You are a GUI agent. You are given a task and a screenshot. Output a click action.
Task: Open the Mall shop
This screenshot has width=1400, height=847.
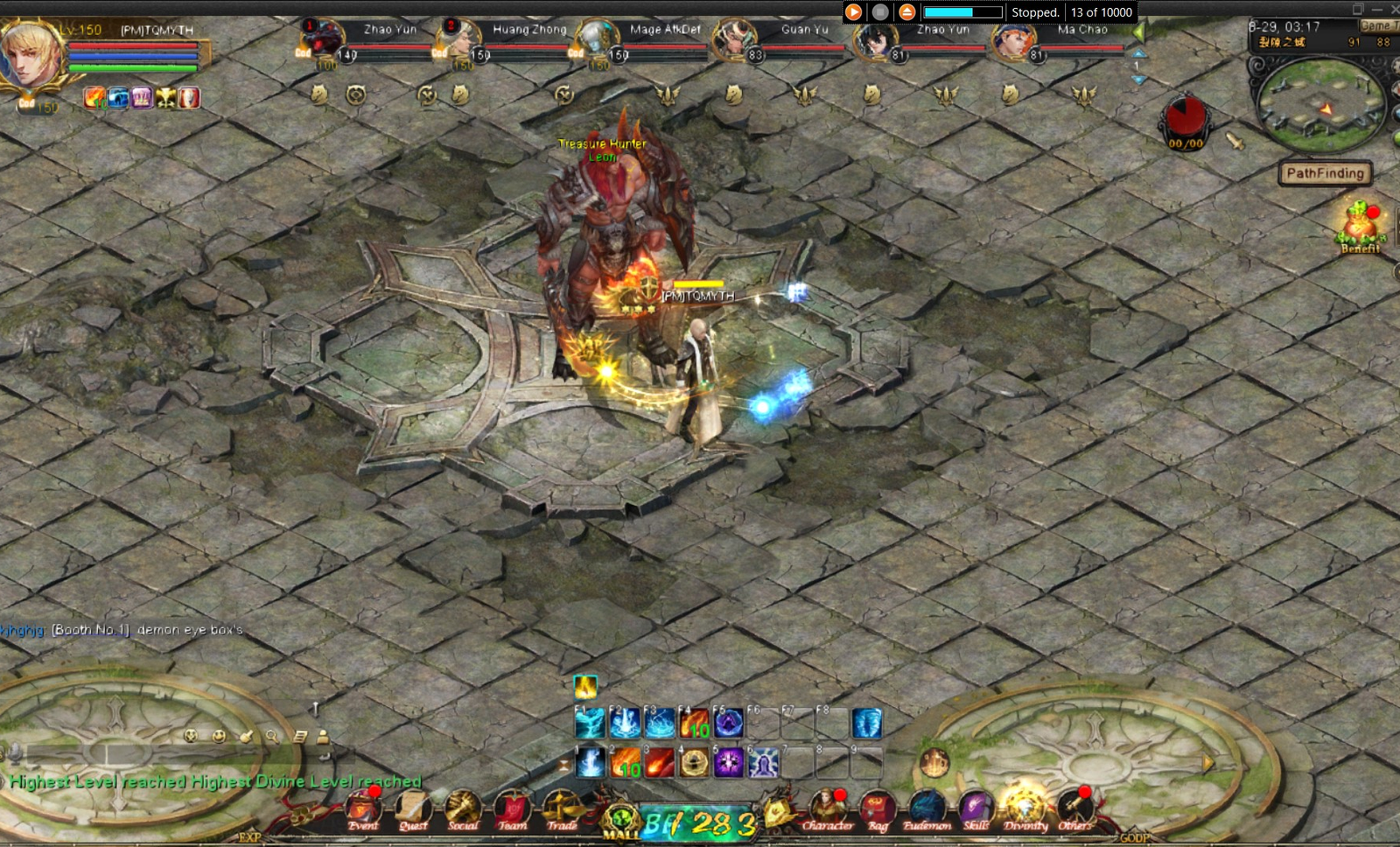pyautogui.click(x=622, y=821)
